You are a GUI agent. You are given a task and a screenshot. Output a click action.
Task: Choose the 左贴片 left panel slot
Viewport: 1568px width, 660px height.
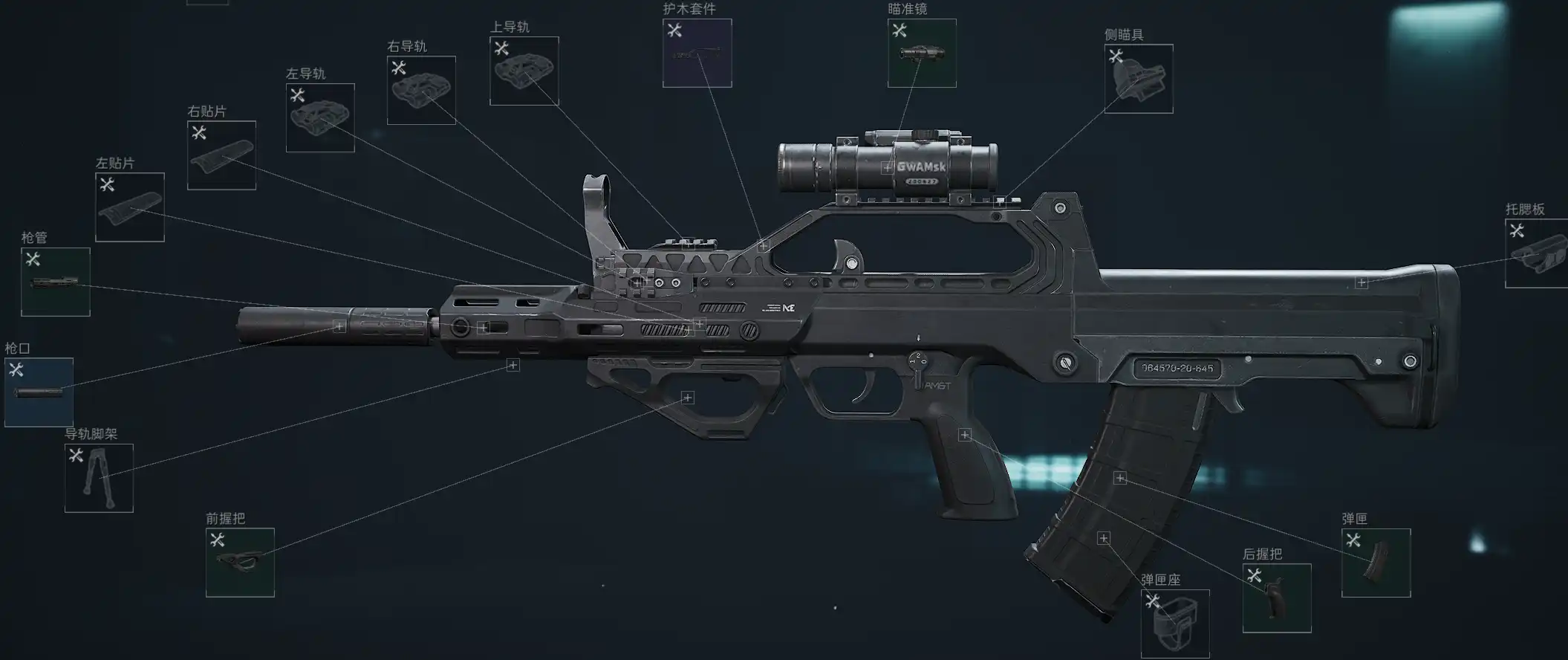tap(130, 207)
